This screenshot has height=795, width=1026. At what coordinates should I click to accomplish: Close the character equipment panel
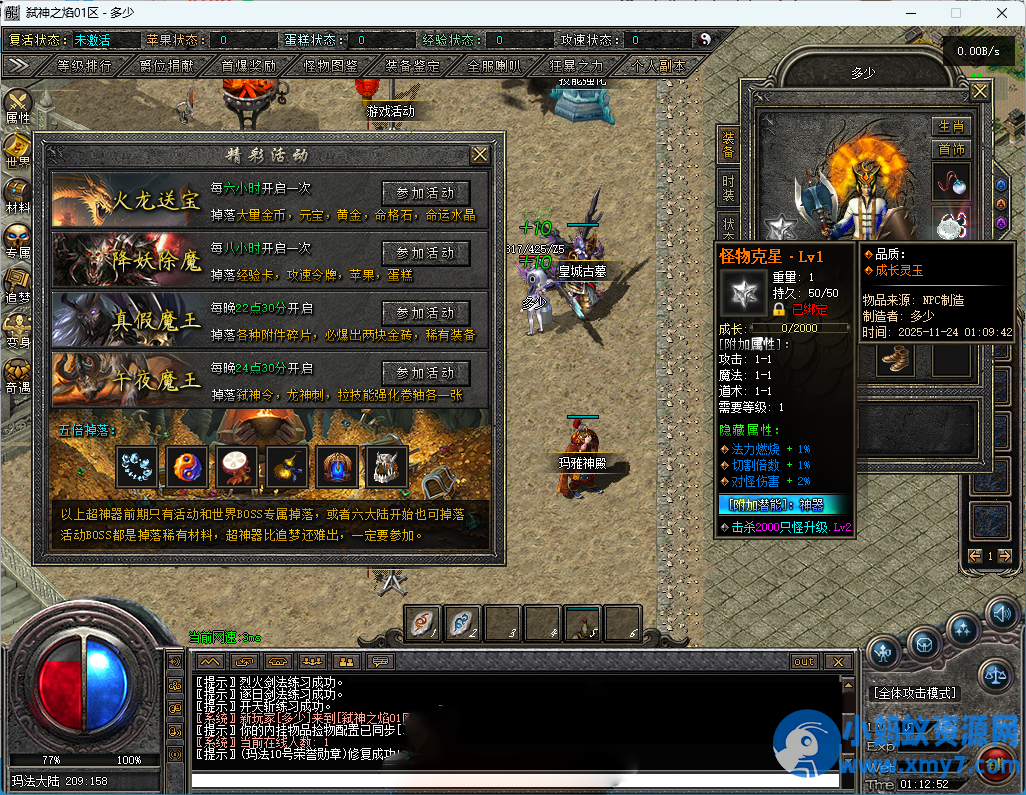[x=979, y=92]
